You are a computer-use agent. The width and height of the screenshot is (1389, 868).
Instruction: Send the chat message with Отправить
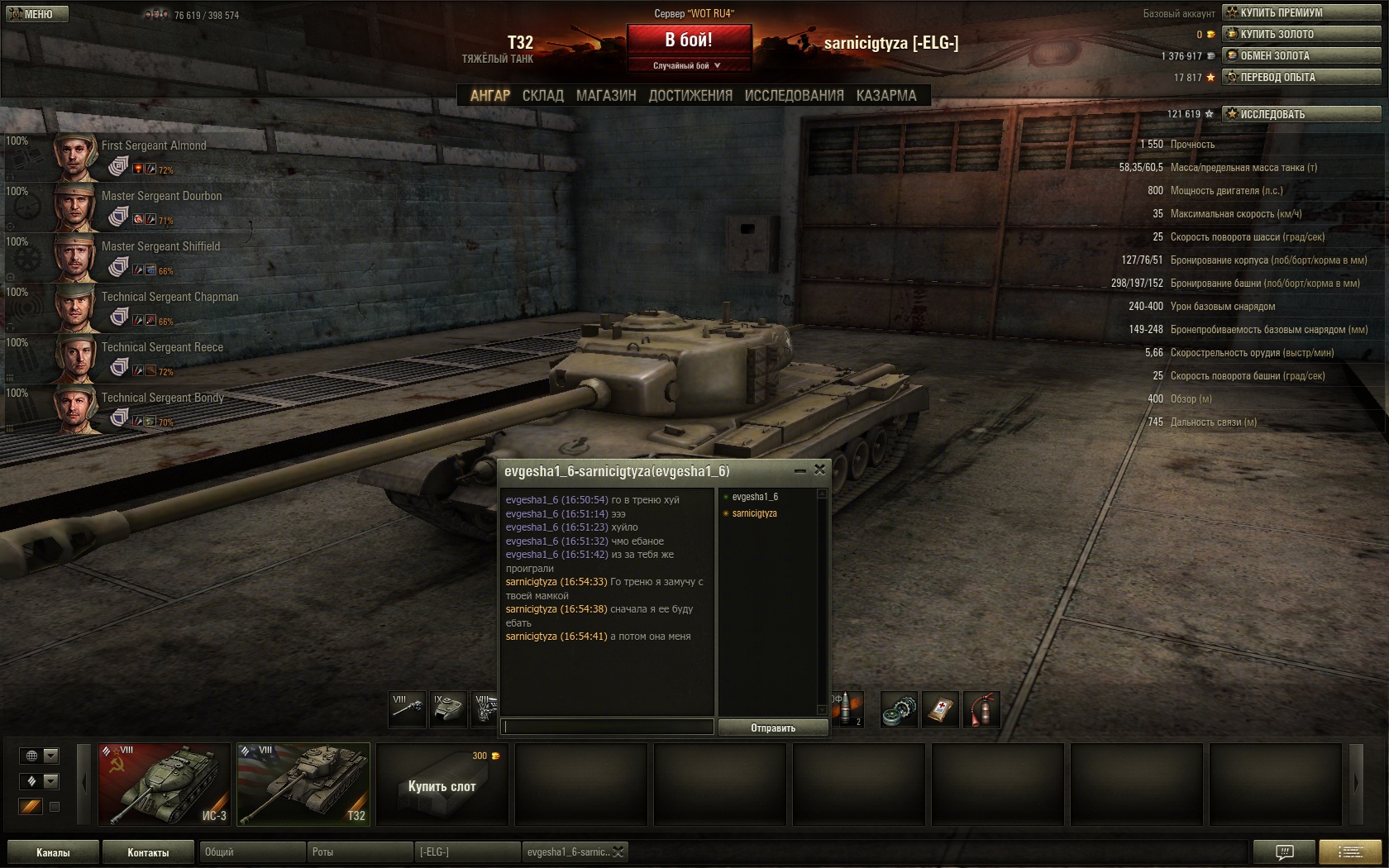pos(773,727)
